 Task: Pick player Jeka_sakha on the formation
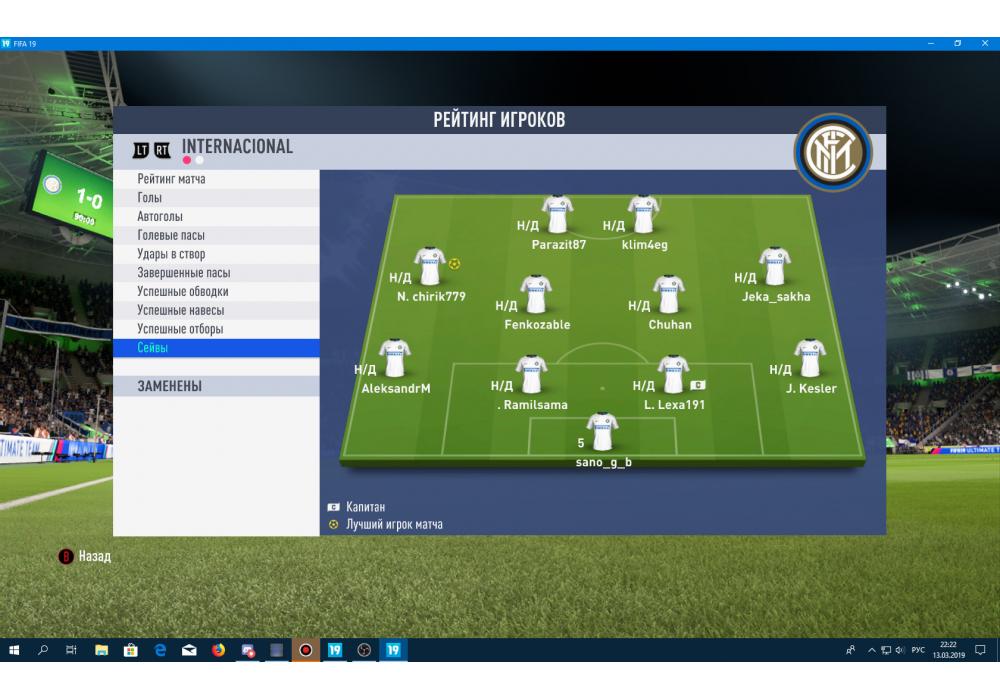(x=775, y=267)
